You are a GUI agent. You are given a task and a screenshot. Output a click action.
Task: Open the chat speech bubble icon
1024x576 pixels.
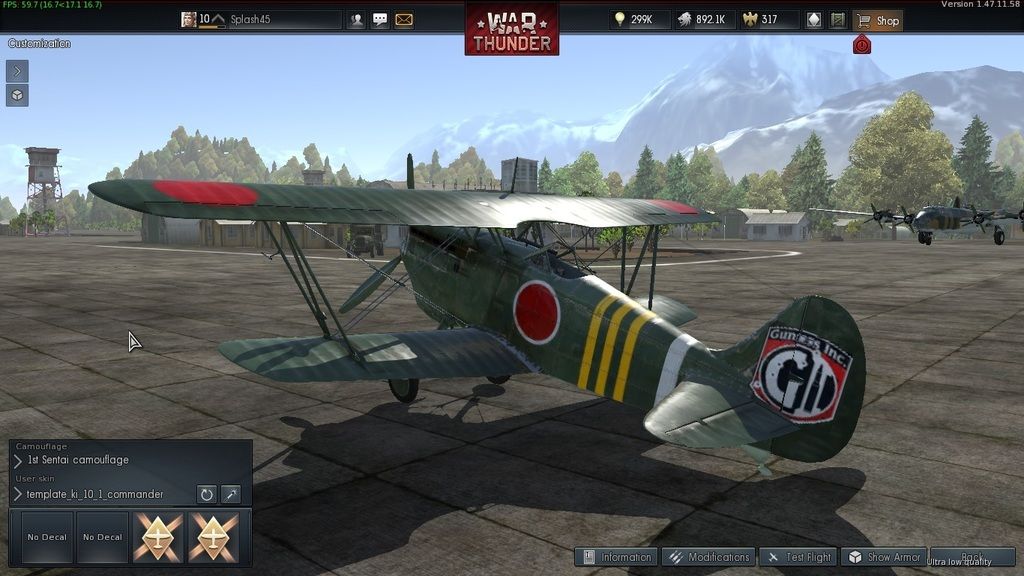pos(380,20)
